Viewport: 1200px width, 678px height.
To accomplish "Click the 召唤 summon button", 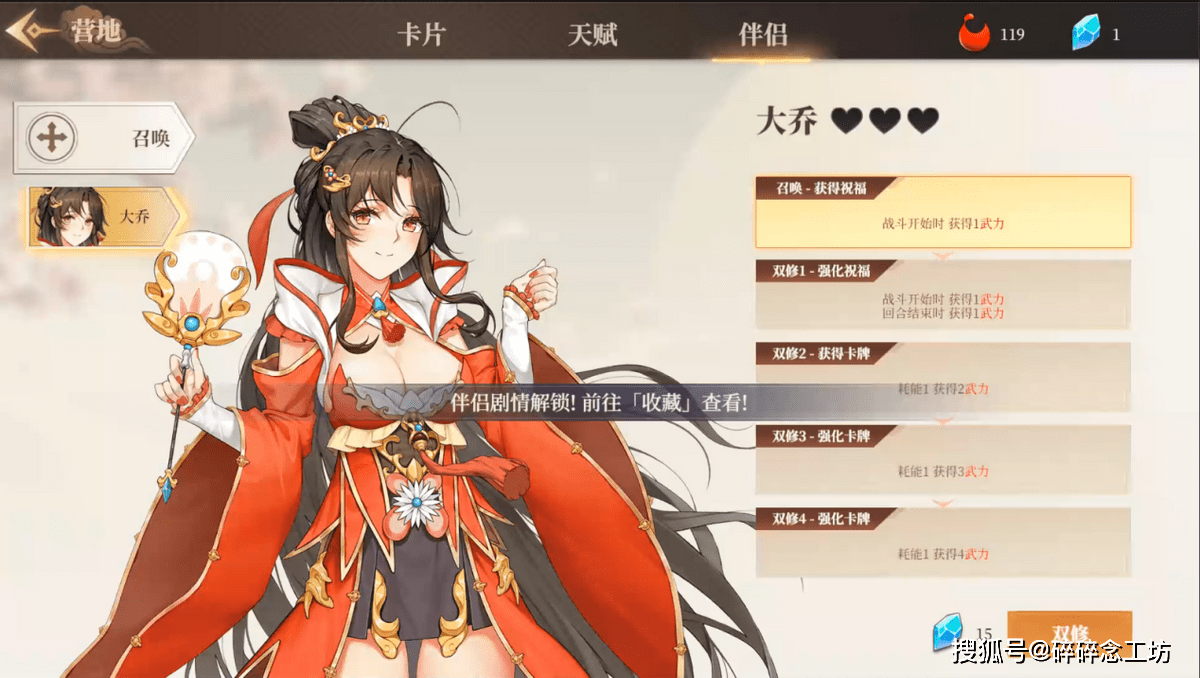I will [x=103, y=137].
